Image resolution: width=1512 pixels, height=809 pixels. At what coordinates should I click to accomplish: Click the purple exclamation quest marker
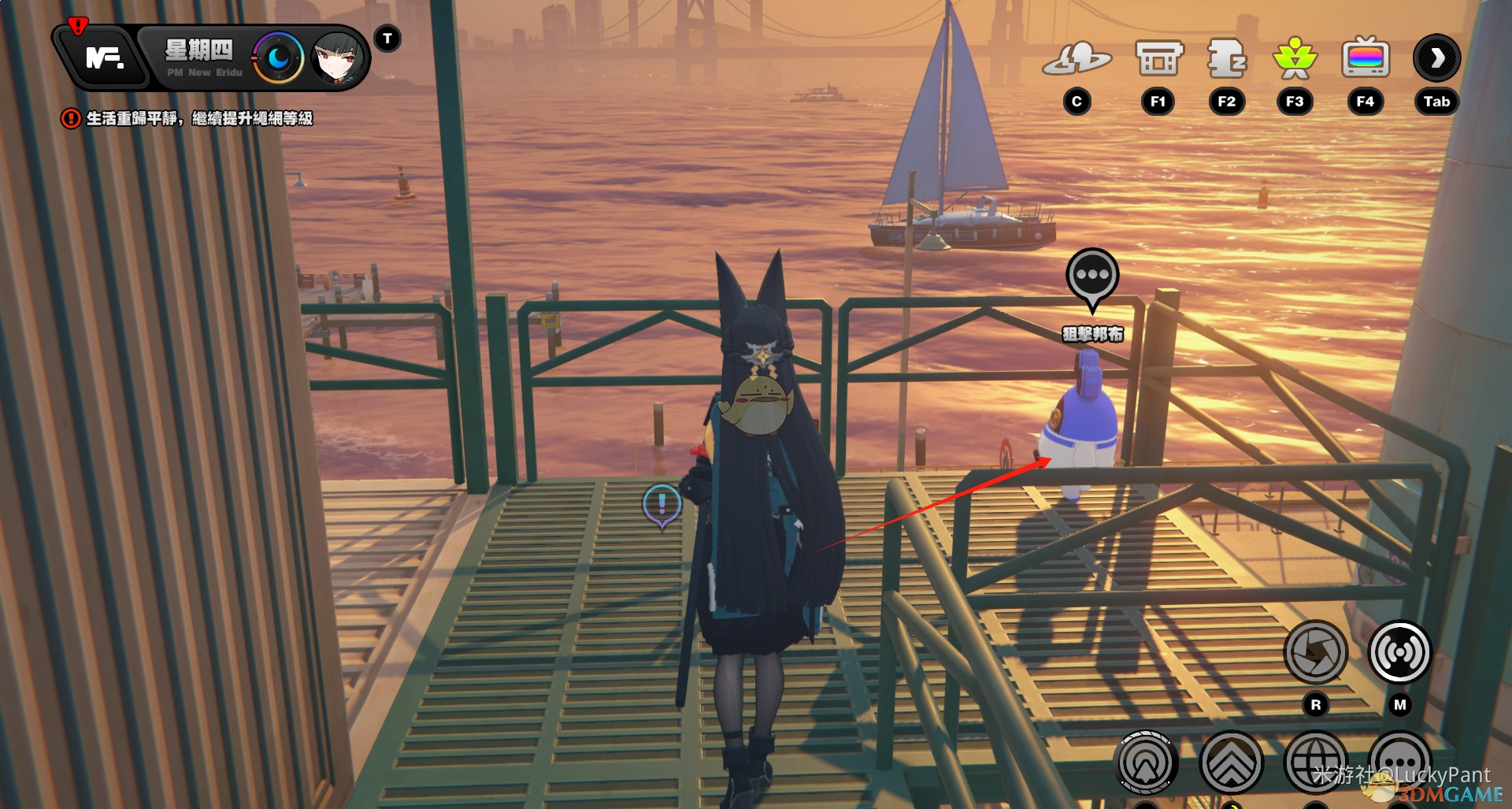661,504
